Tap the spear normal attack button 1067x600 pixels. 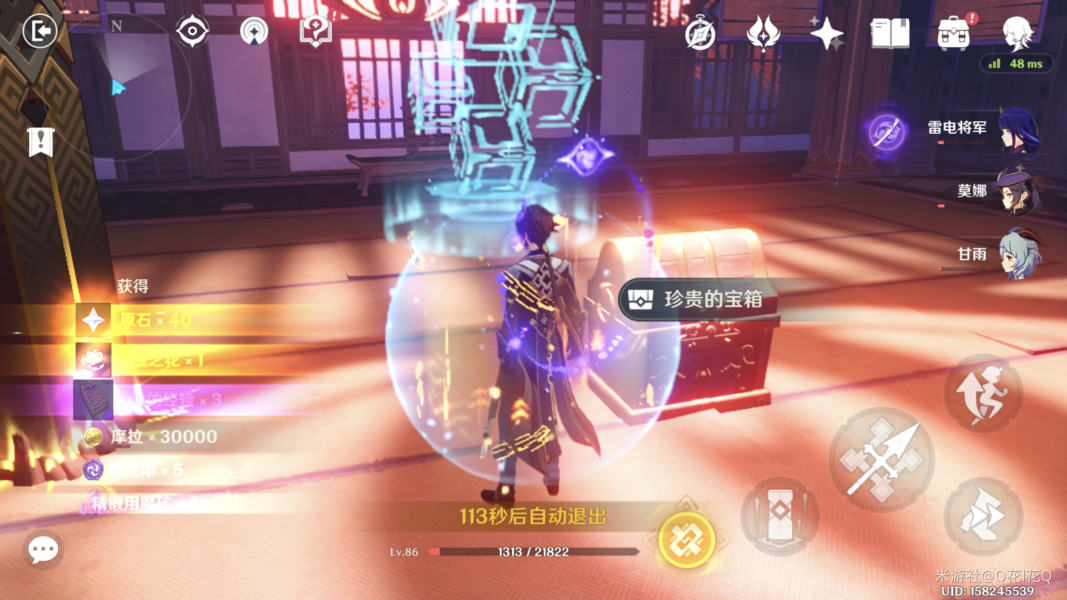tap(881, 460)
